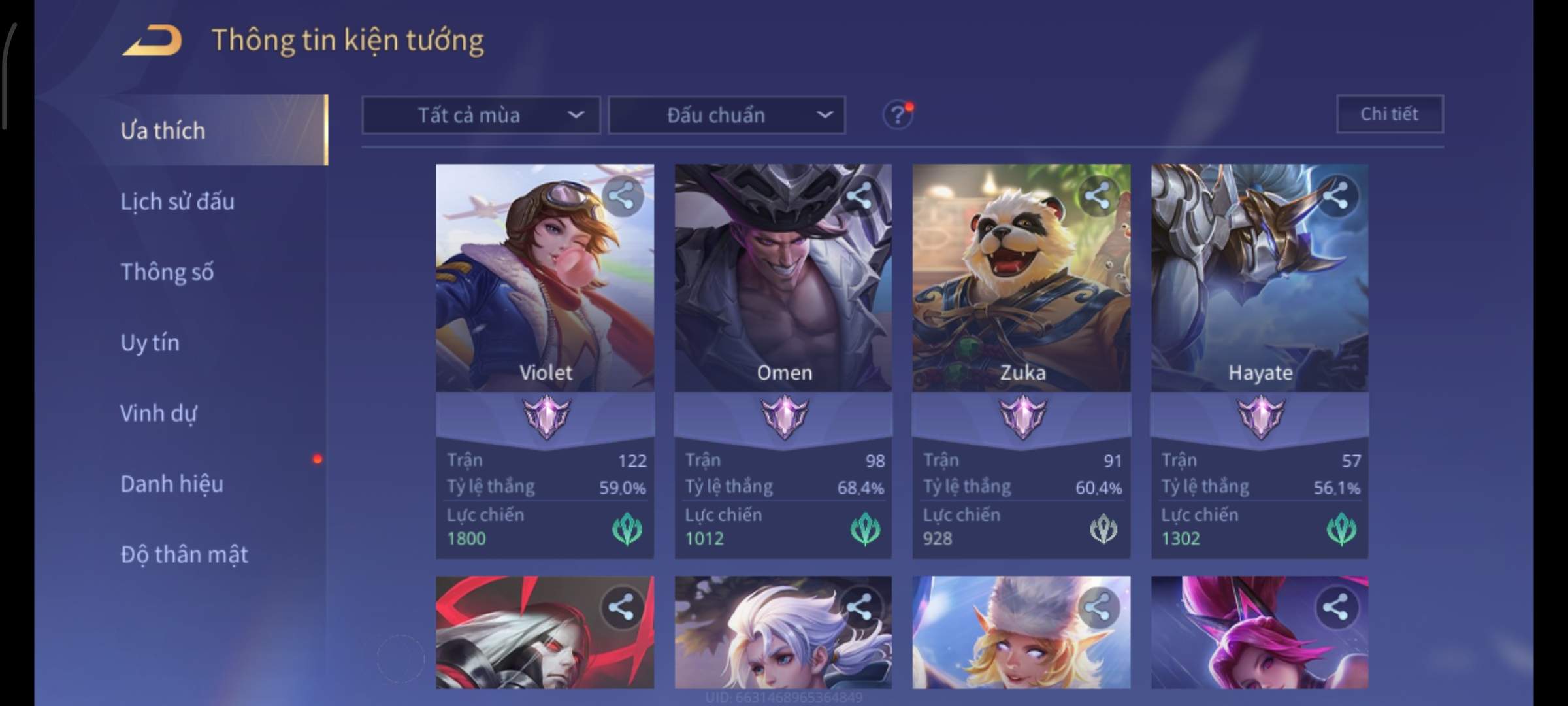Viewport: 1568px width, 706px height.
Task: Open the Đấu chuẩn mode dropdown
Action: (x=727, y=116)
